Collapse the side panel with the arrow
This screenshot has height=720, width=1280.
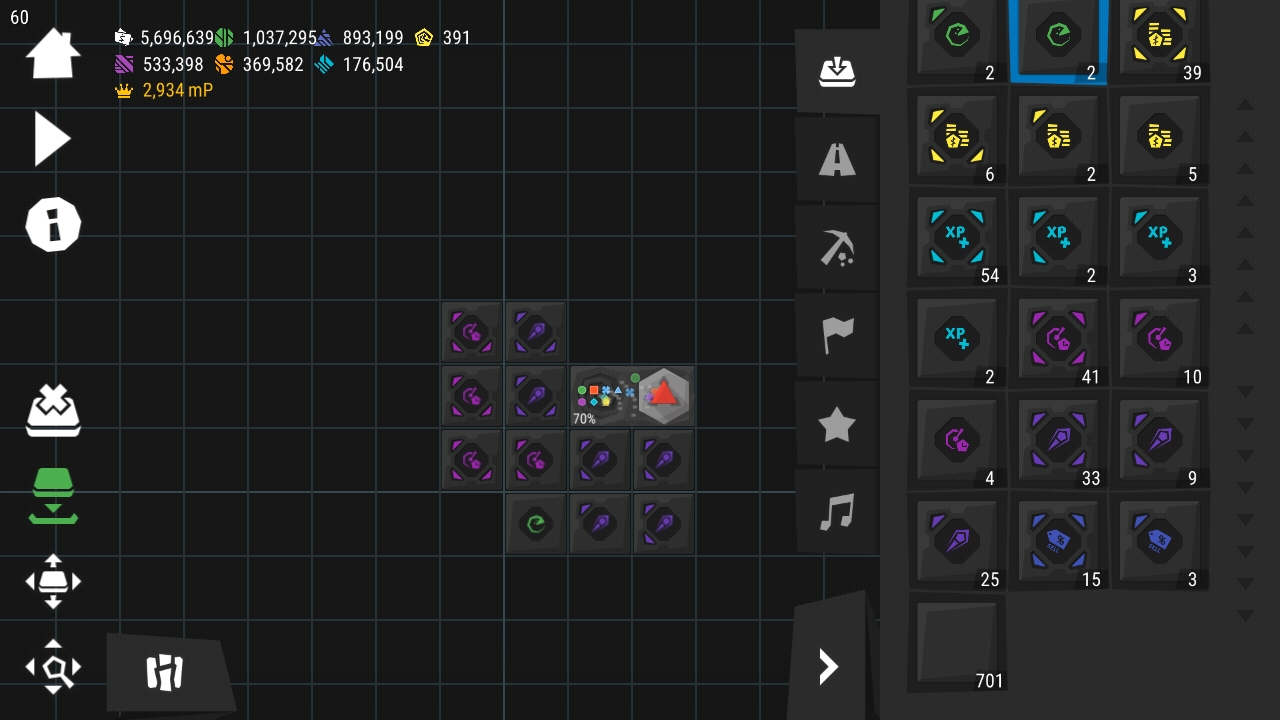coord(828,667)
